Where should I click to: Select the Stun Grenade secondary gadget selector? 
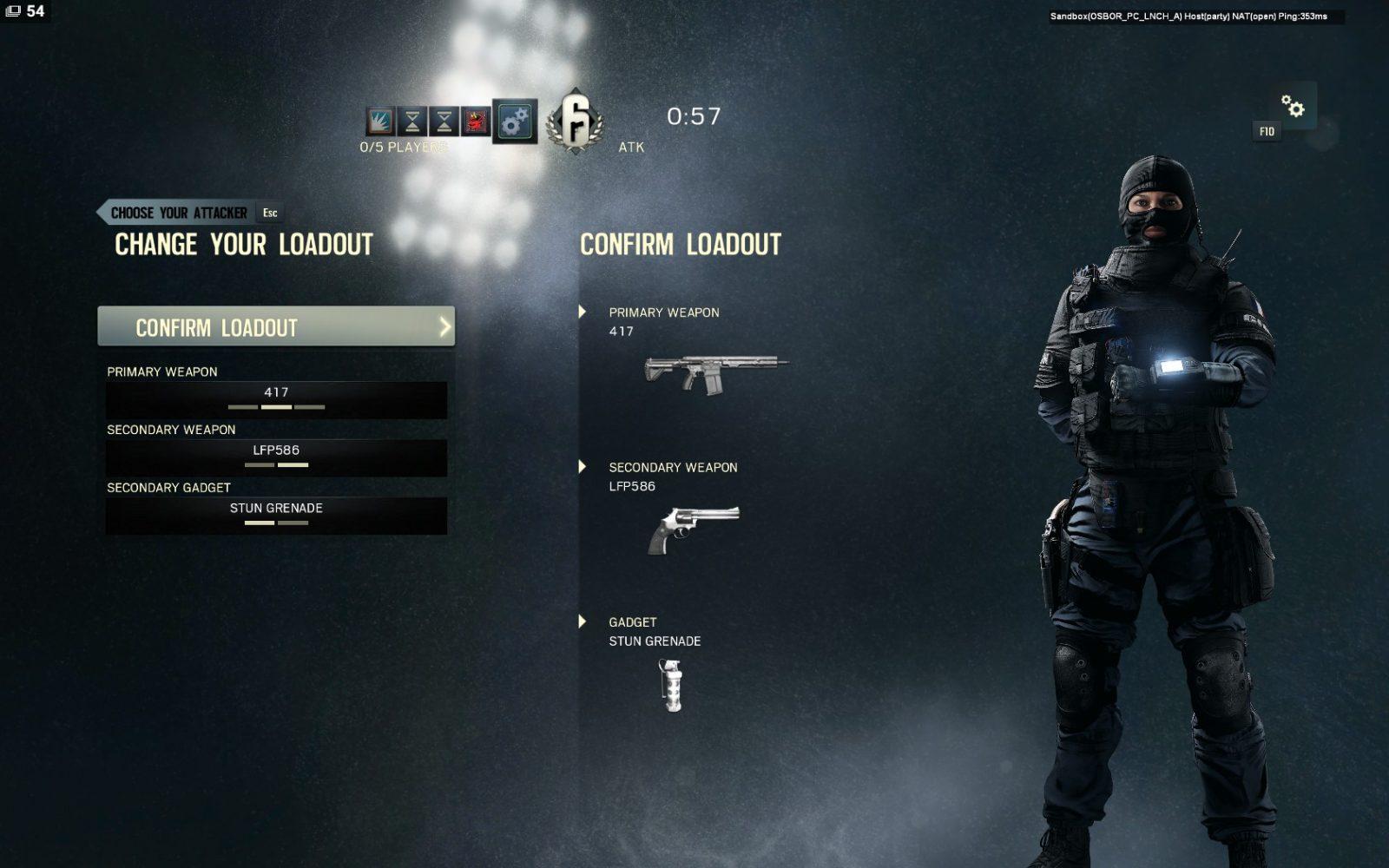[x=276, y=516]
